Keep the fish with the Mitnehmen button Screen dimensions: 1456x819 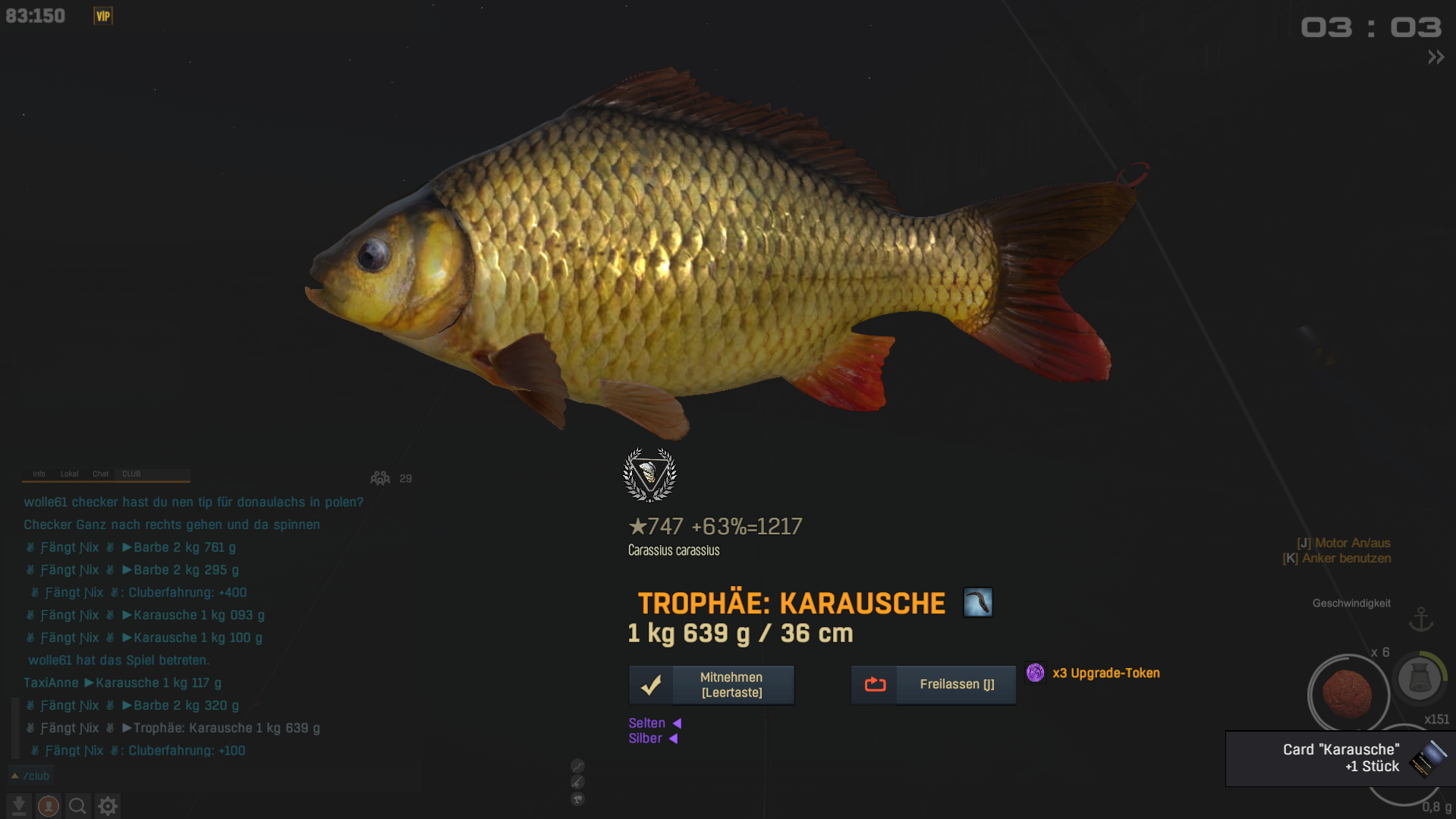(711, 685)
